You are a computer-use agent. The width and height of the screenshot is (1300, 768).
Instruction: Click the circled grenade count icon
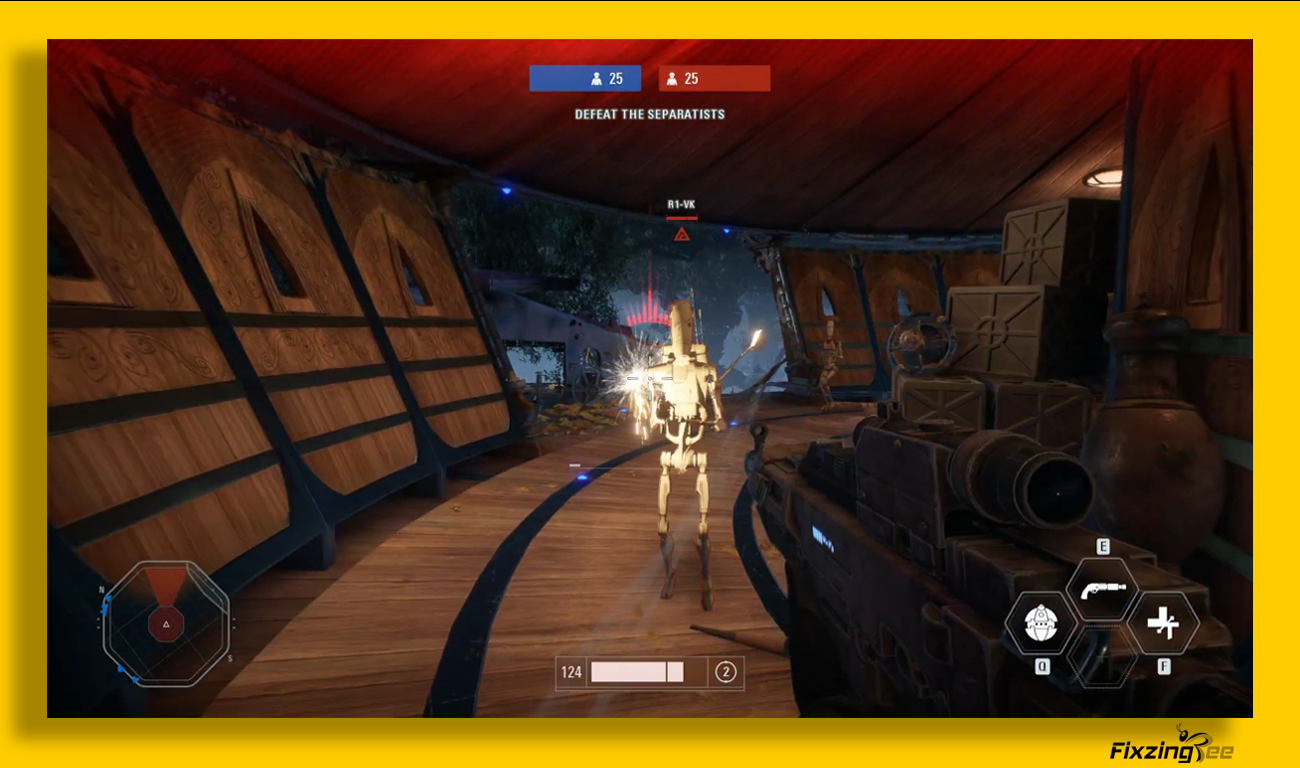(726, 672)
